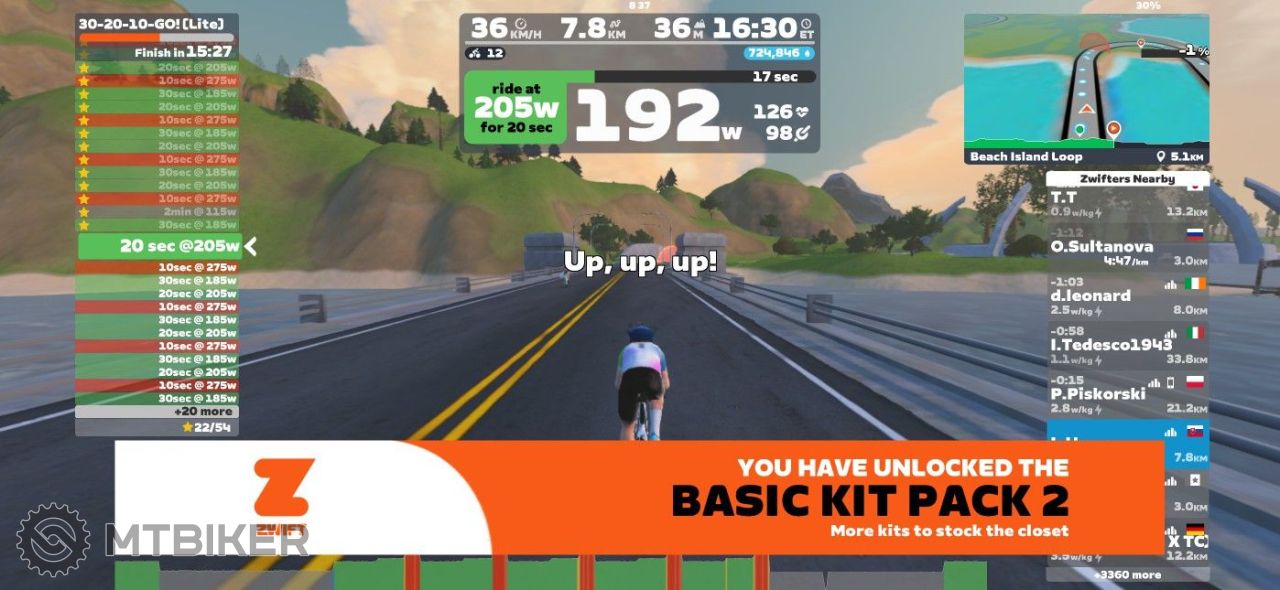The image size is (1280, 590).
Task: Click the Zwifters Nearby list header
Action: (1127, 179)
